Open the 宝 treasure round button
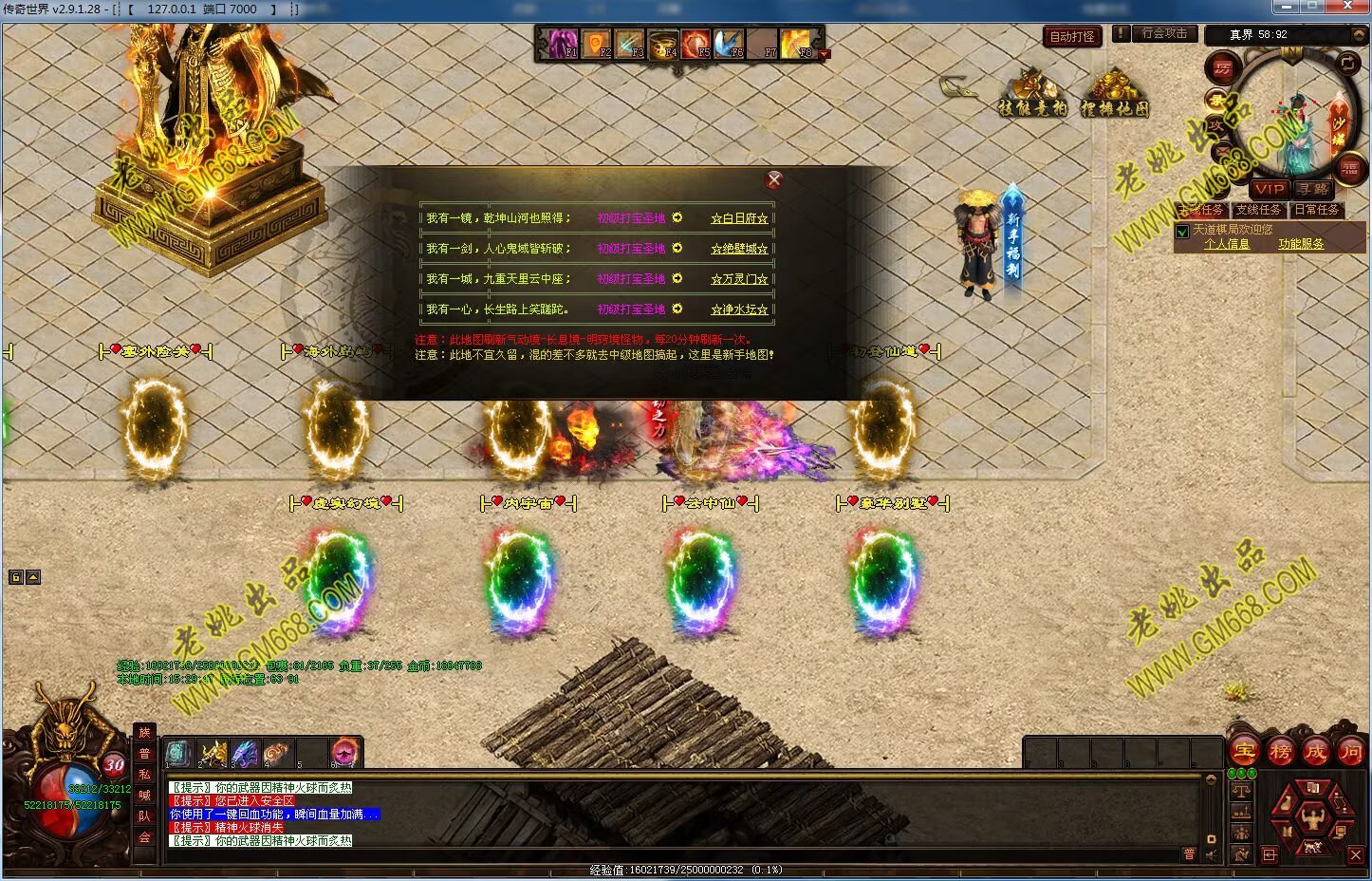This screenshot has width=1372, height=881. click(1244, 751)
